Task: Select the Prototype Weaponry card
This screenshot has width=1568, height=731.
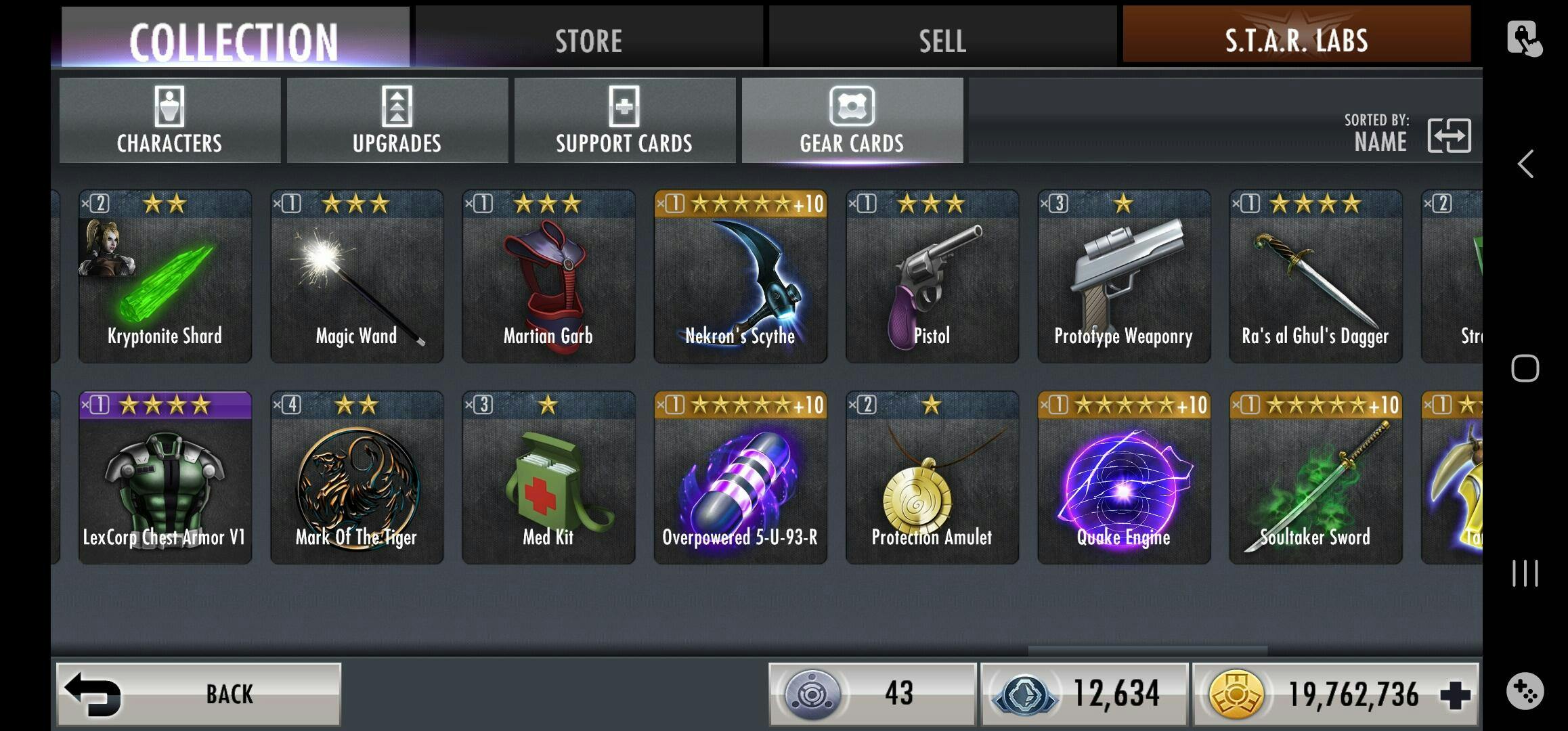Action: click(x=1124, y=276)
